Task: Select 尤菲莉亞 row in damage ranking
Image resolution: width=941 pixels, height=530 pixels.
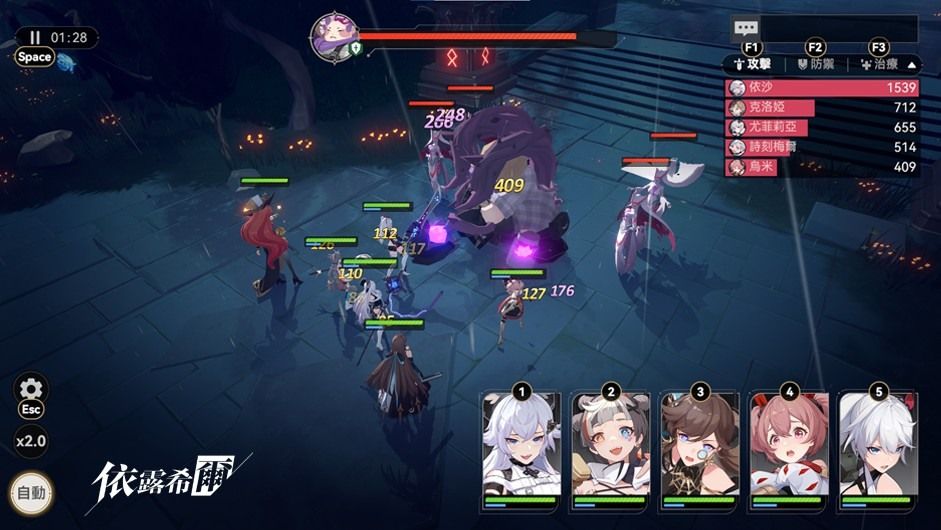Action: 821,128
